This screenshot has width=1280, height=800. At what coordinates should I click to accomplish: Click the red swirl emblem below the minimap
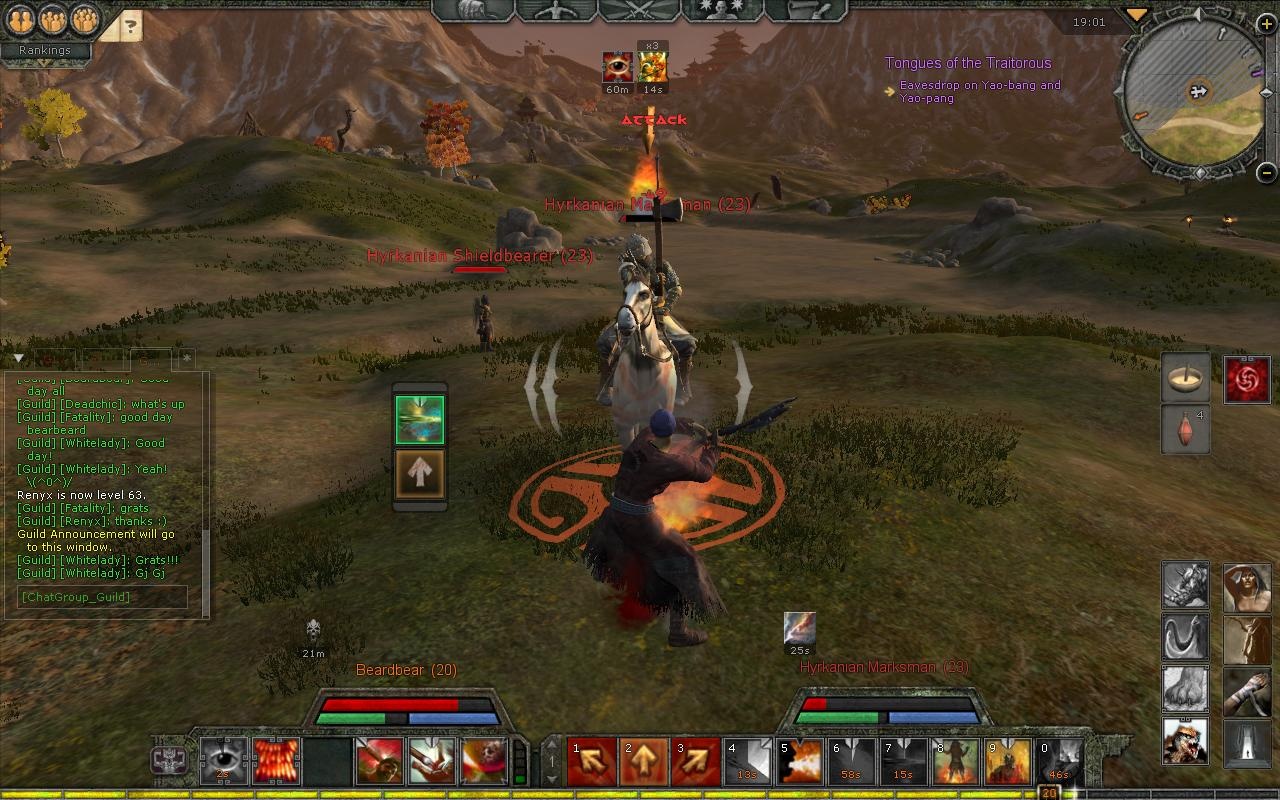1246,379
